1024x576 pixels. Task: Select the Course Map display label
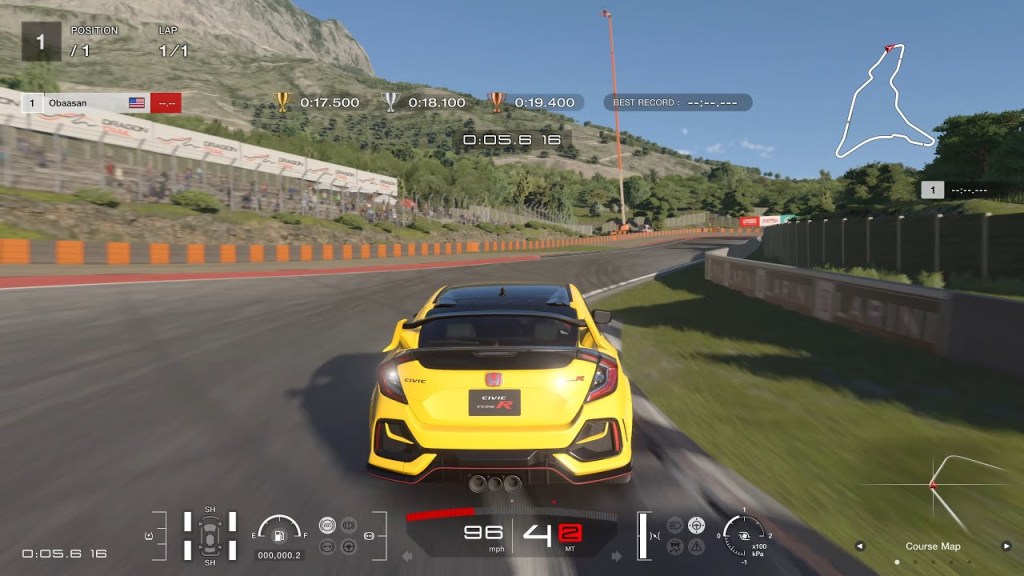click(932, 546)
